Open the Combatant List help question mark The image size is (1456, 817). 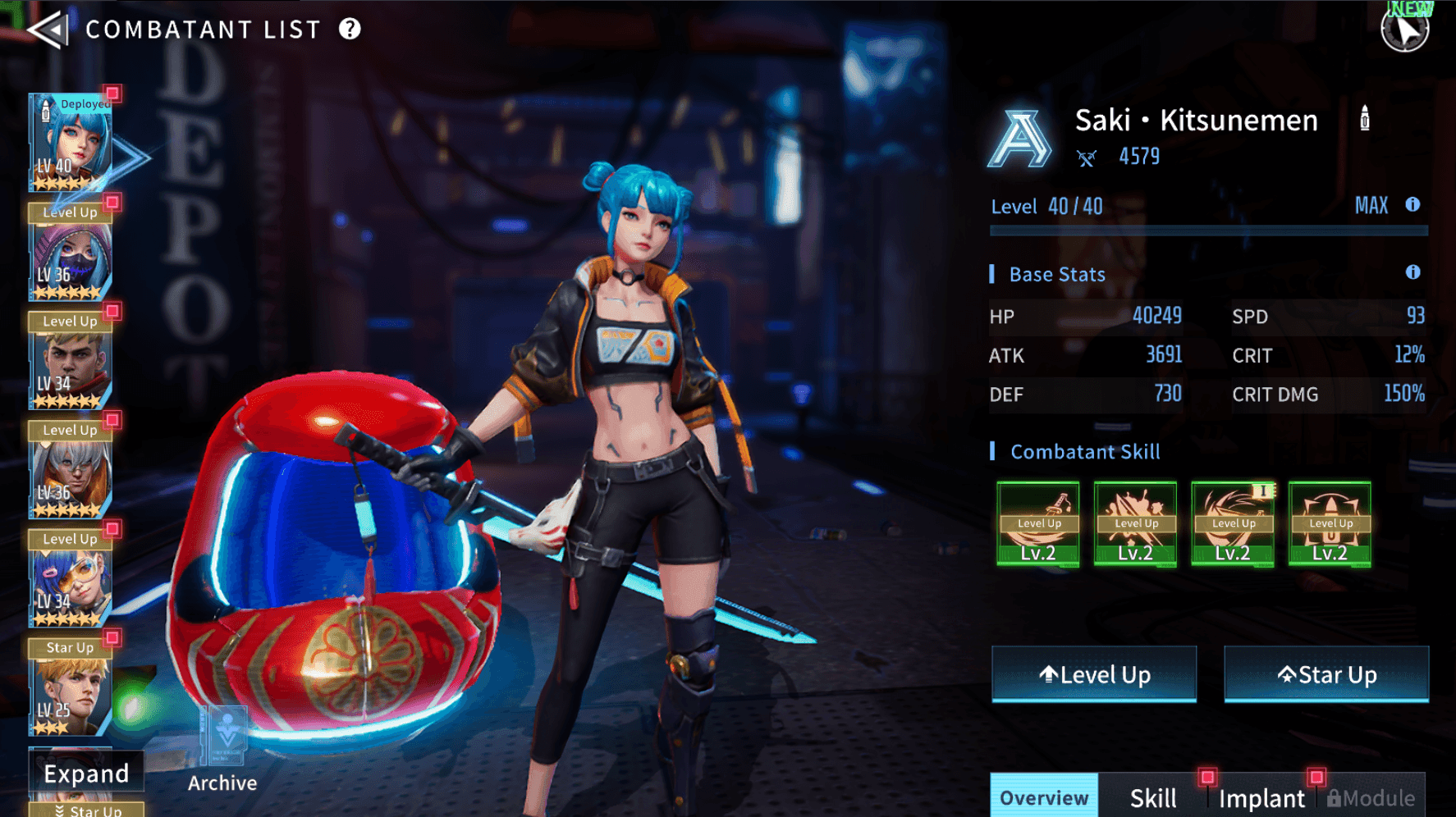tap(350, 30)
